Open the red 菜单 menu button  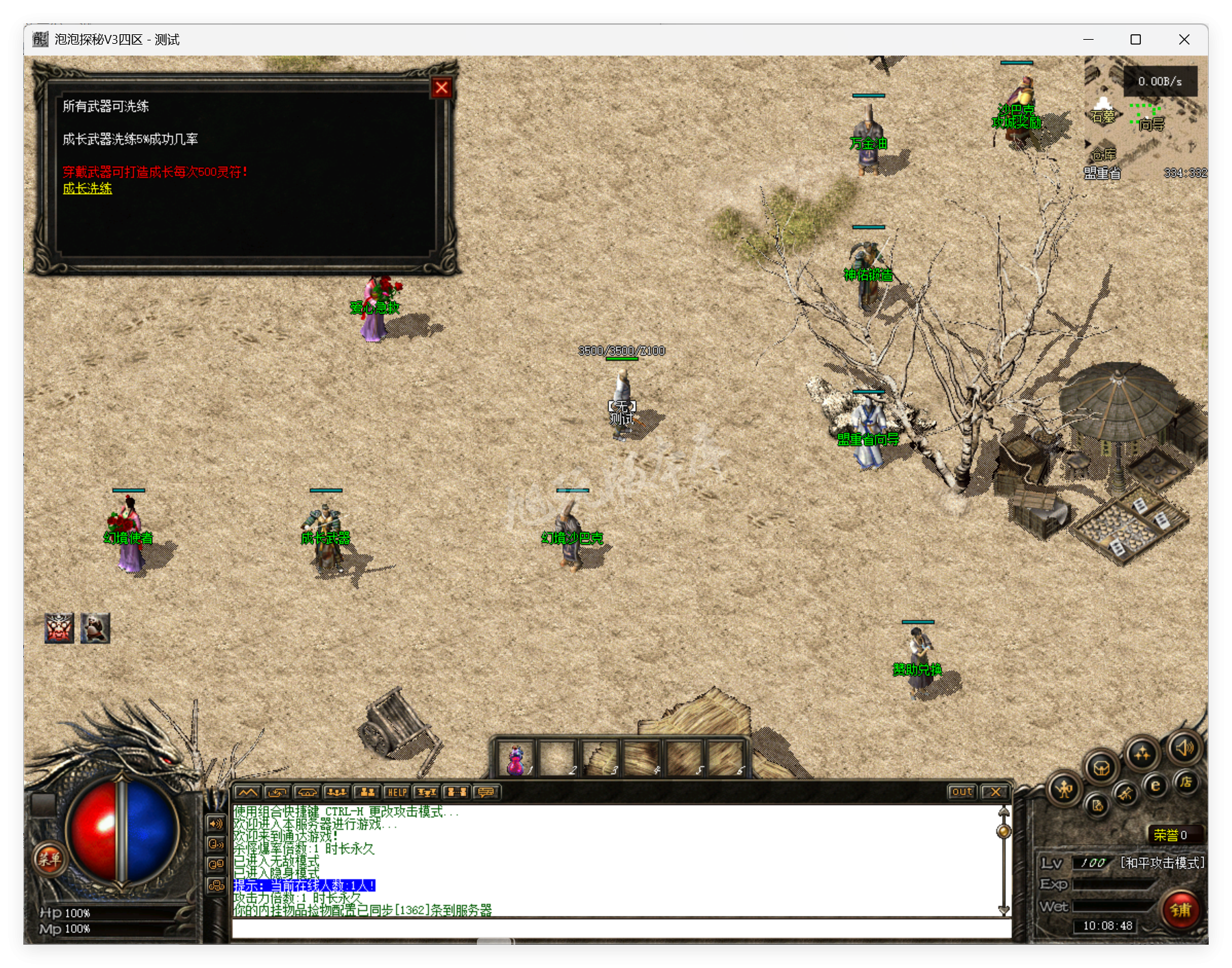(49, 858)
